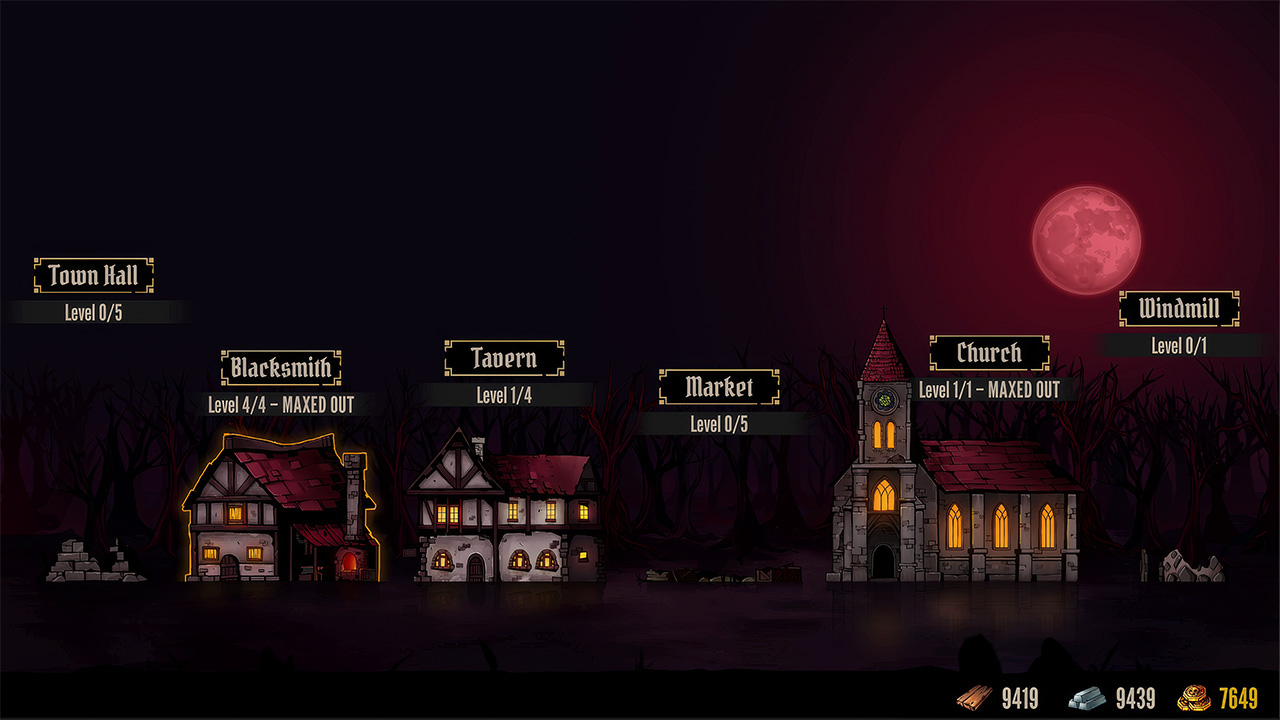The width and height of the screenshot is (1280, 720).
Task: Click the red blood moon
Action: coord(1085,238)
